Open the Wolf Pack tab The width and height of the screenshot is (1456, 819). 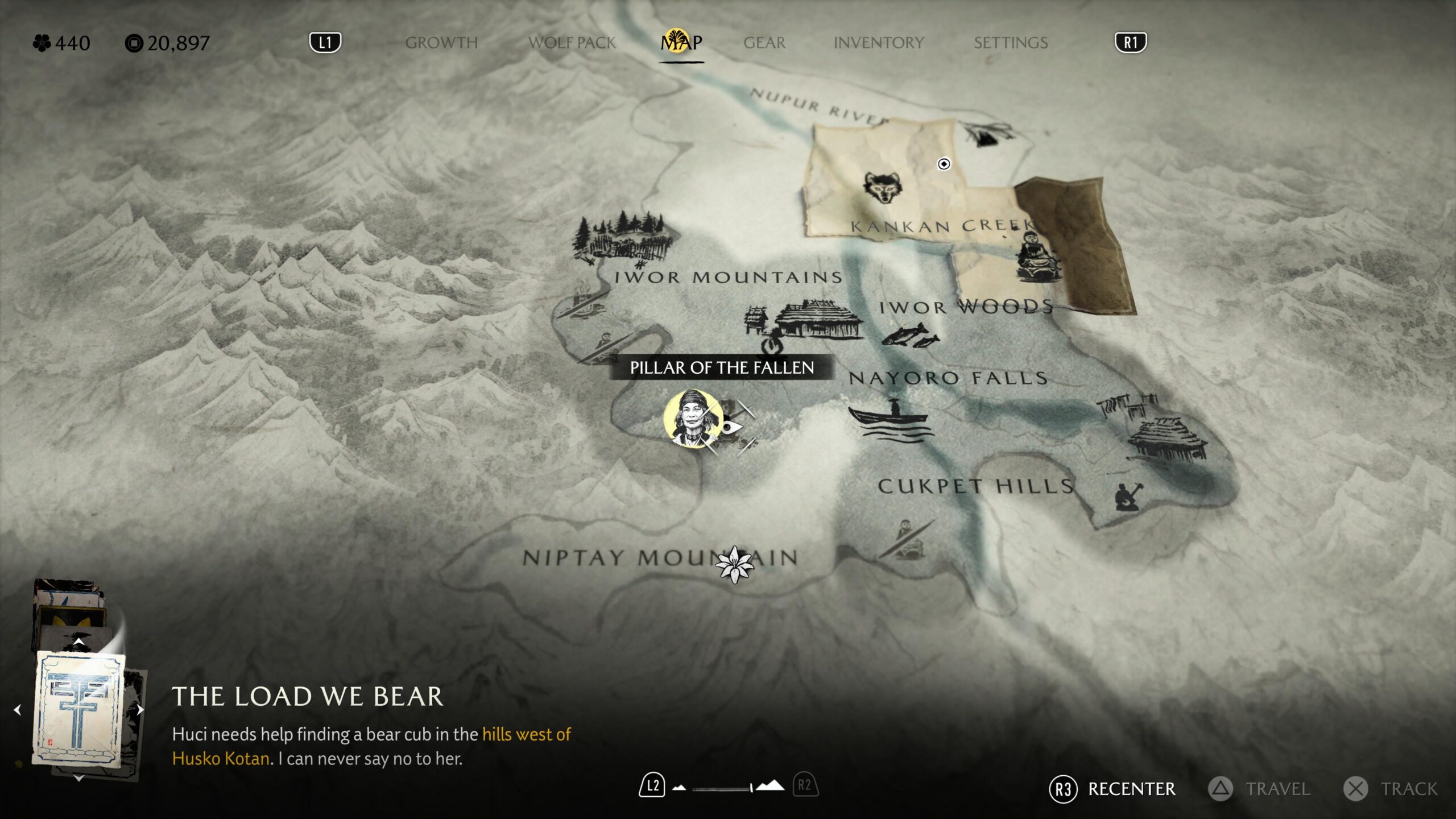pyautogui.click(x=572, y=43)
